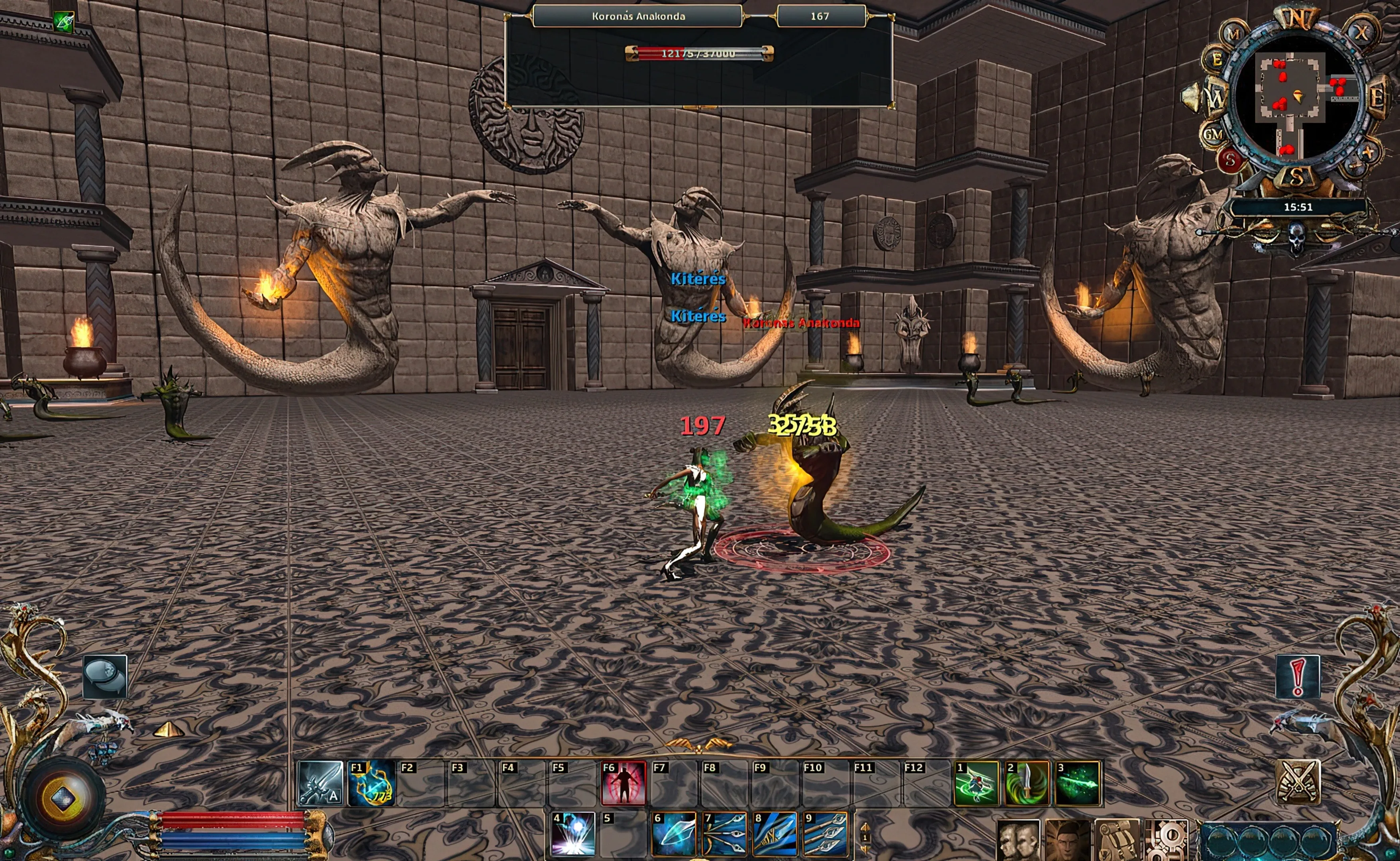The height and width of the screenshot is (861, 1400).
Task: Activate the green arrow skill in slot 3
Action: (1077, 784)
